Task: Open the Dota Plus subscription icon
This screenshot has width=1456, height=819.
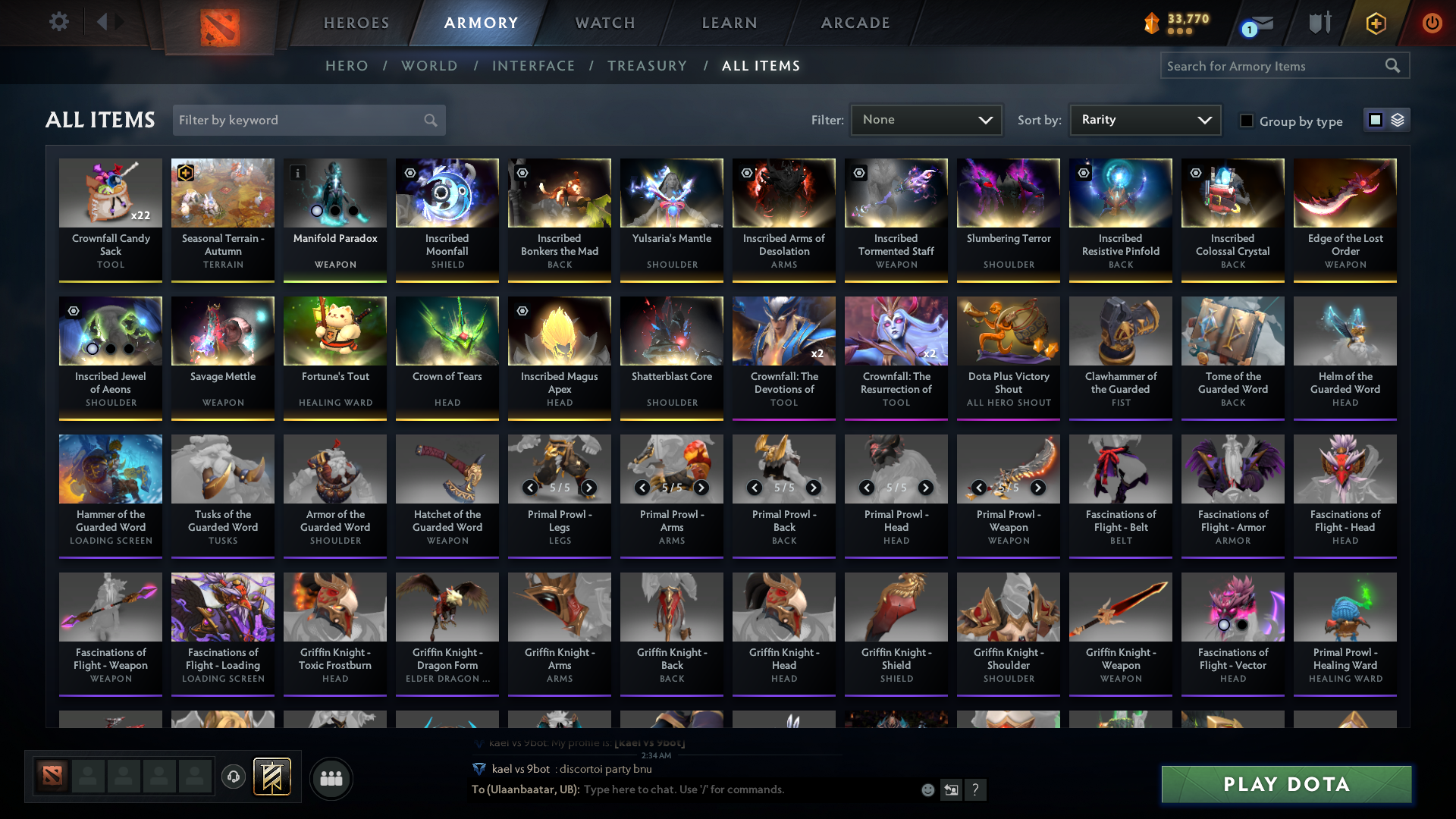Action: pyautogui.click(x=1376, y=24)
